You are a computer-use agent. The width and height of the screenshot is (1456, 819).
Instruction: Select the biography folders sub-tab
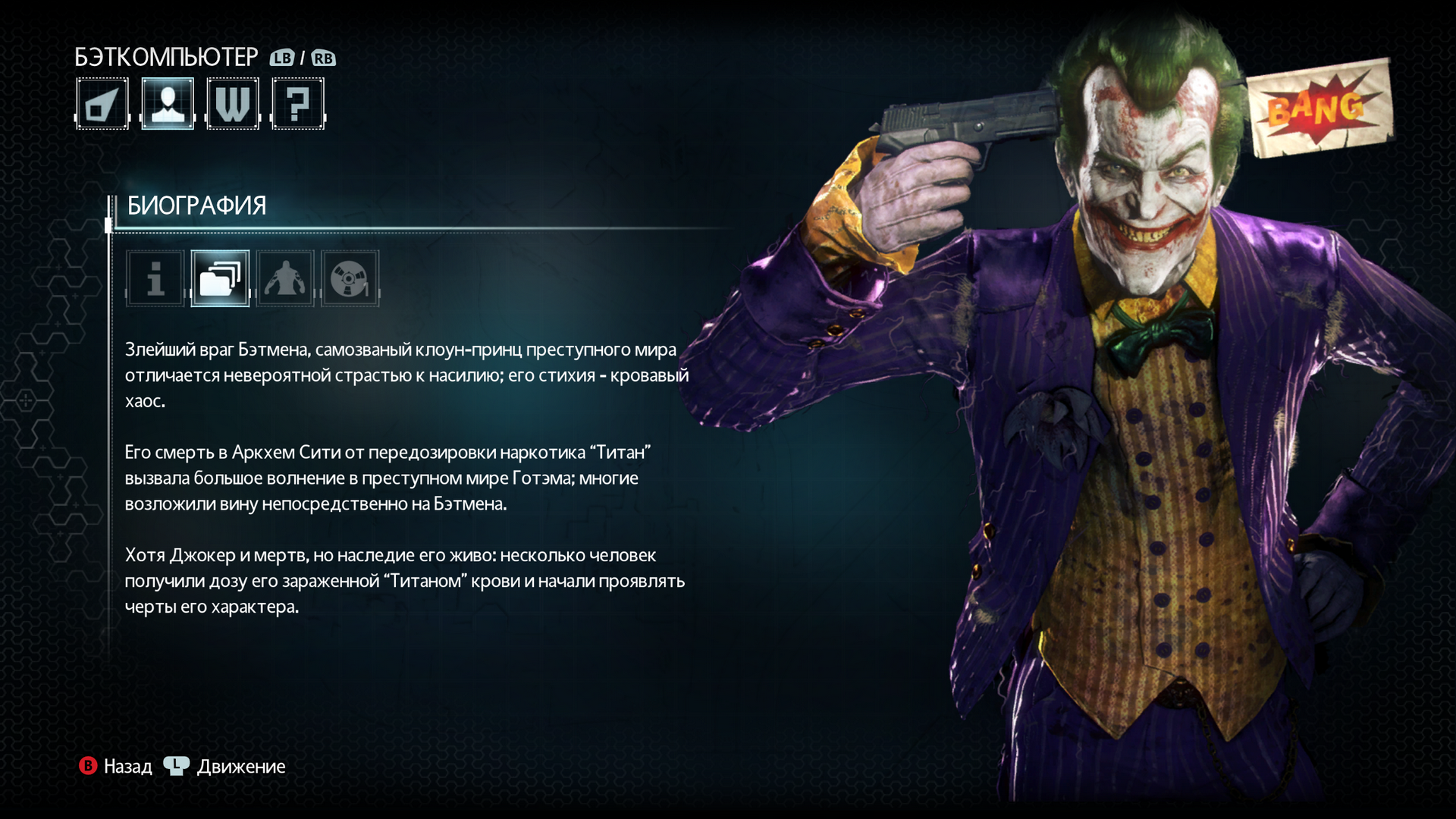(x=220, y=278)
